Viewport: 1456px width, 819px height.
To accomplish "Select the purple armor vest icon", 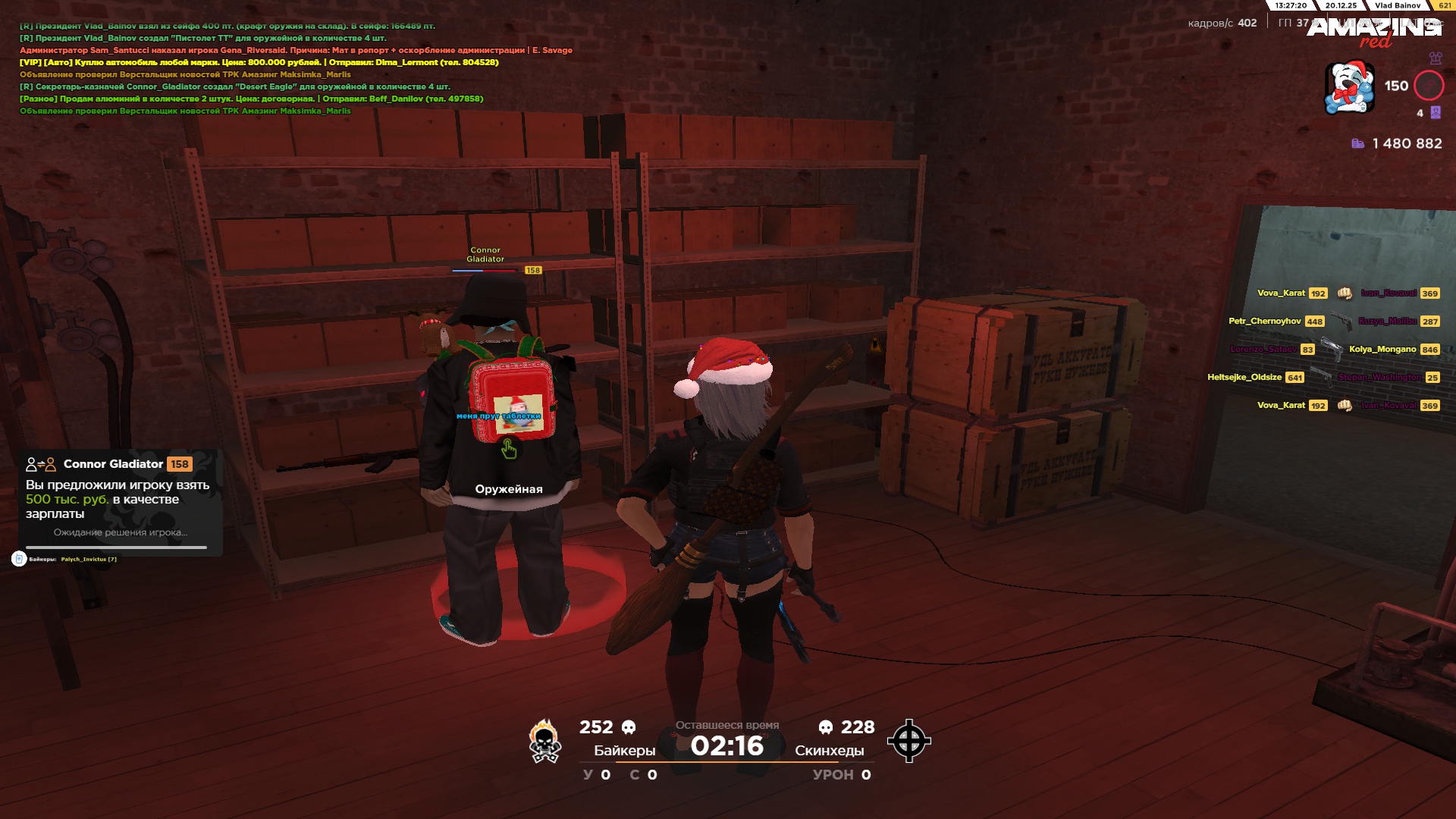I will (x=1435, y=58).
